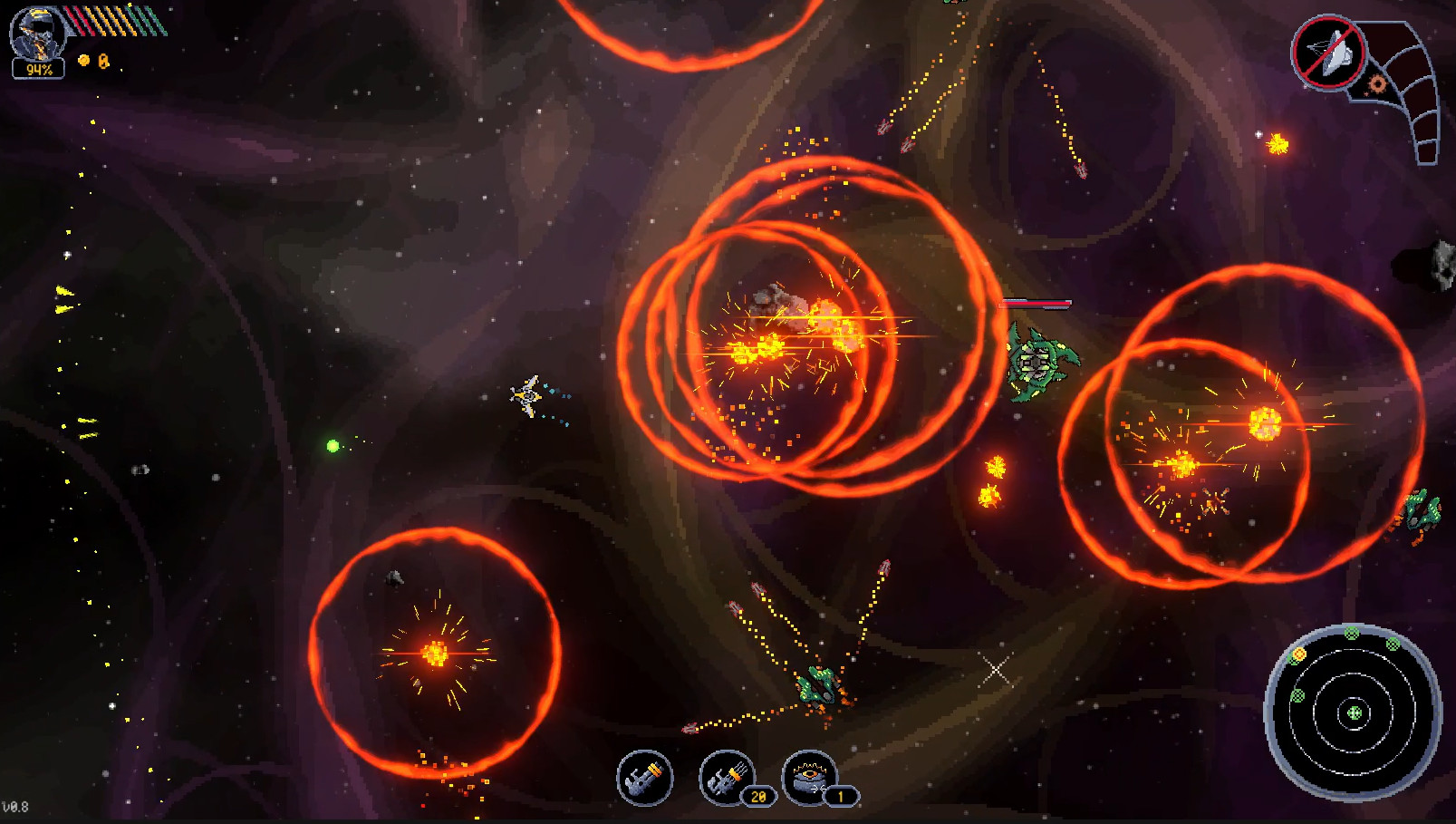Click the X crosshair cursor marker
The height and width of the screenshot is (824, 1456).
point(997,670)
